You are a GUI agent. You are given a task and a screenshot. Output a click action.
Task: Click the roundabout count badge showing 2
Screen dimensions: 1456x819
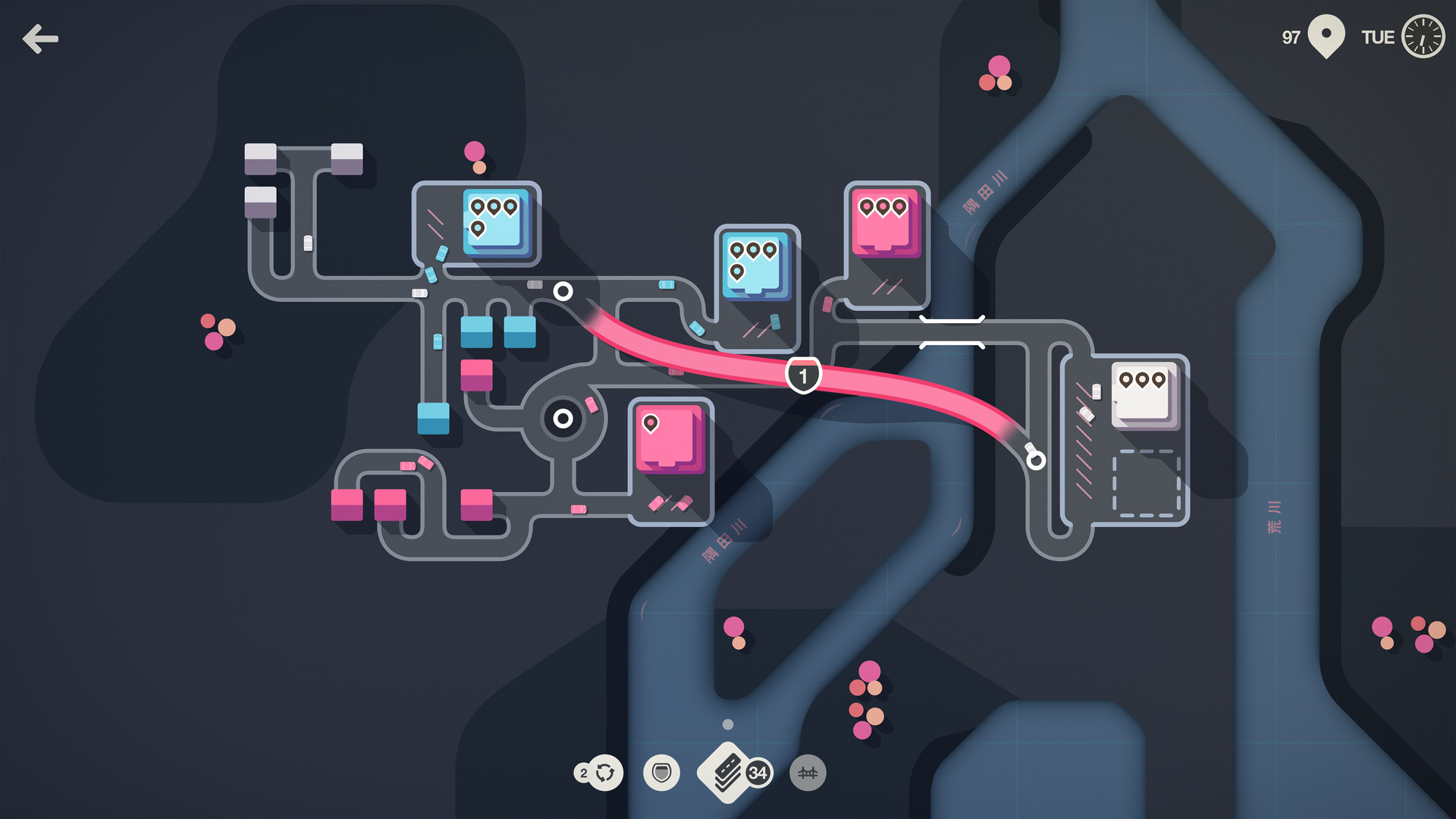pyautogui.click(x=583, y=773)
